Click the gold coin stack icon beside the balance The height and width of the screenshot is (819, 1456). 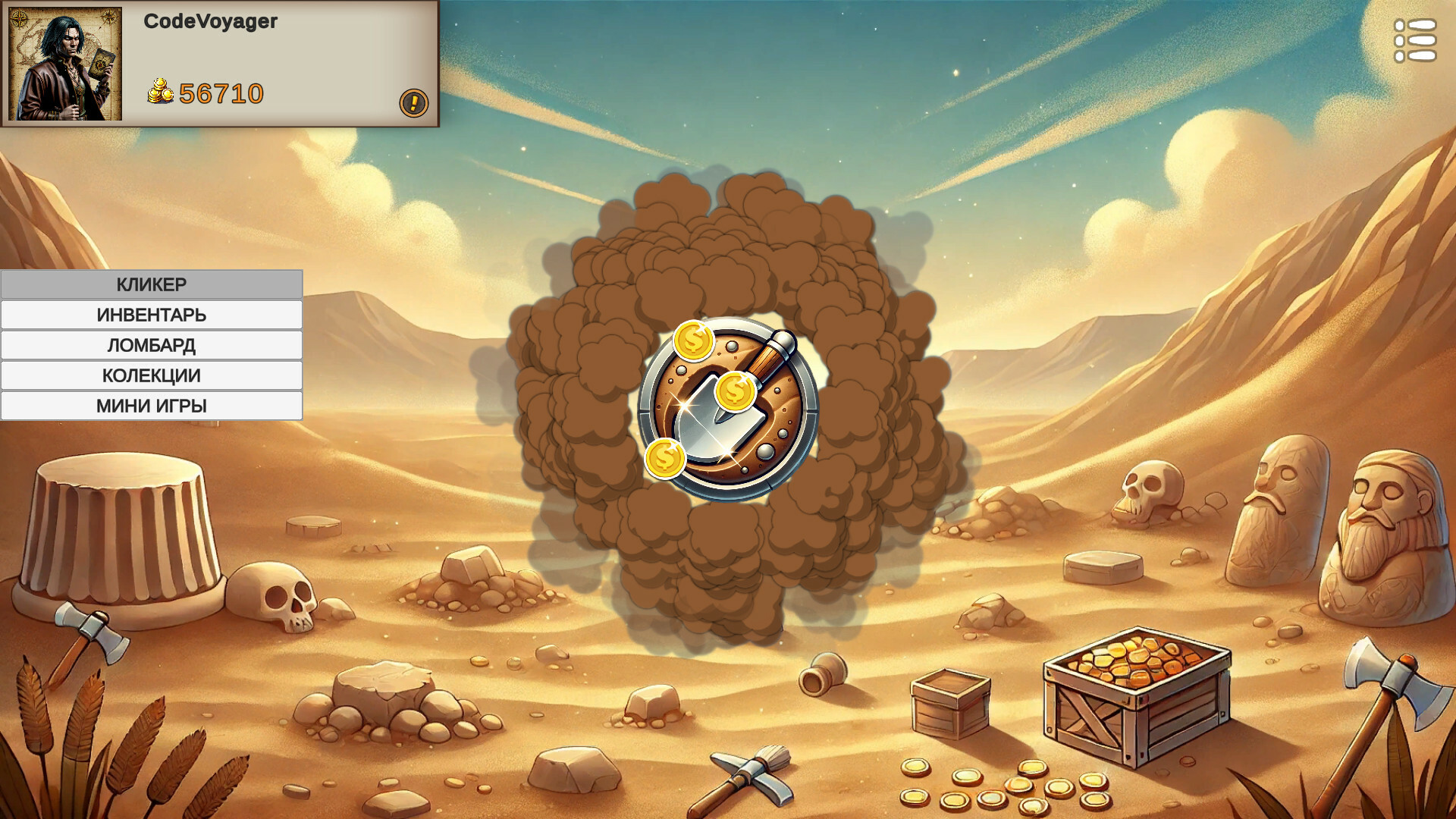pos(162,91)
